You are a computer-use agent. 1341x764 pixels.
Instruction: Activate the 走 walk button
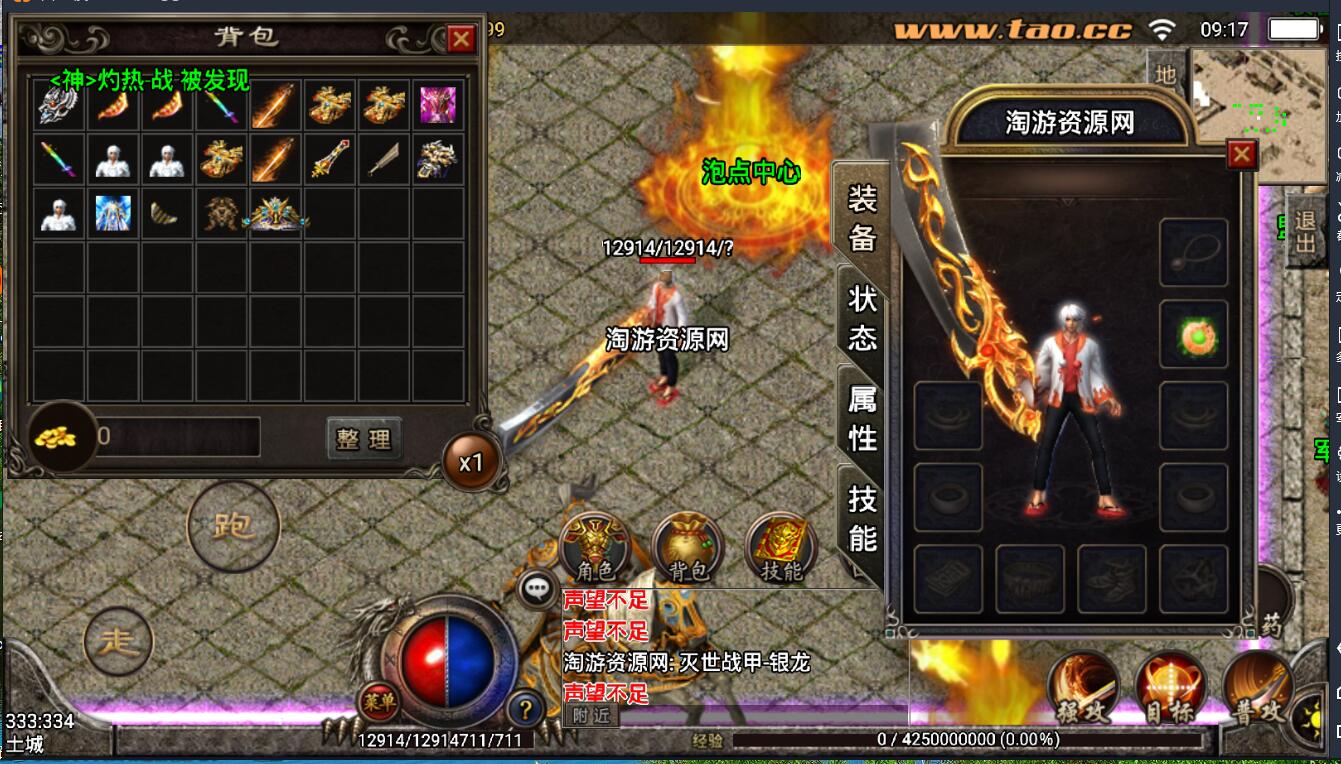click(119, 641)
